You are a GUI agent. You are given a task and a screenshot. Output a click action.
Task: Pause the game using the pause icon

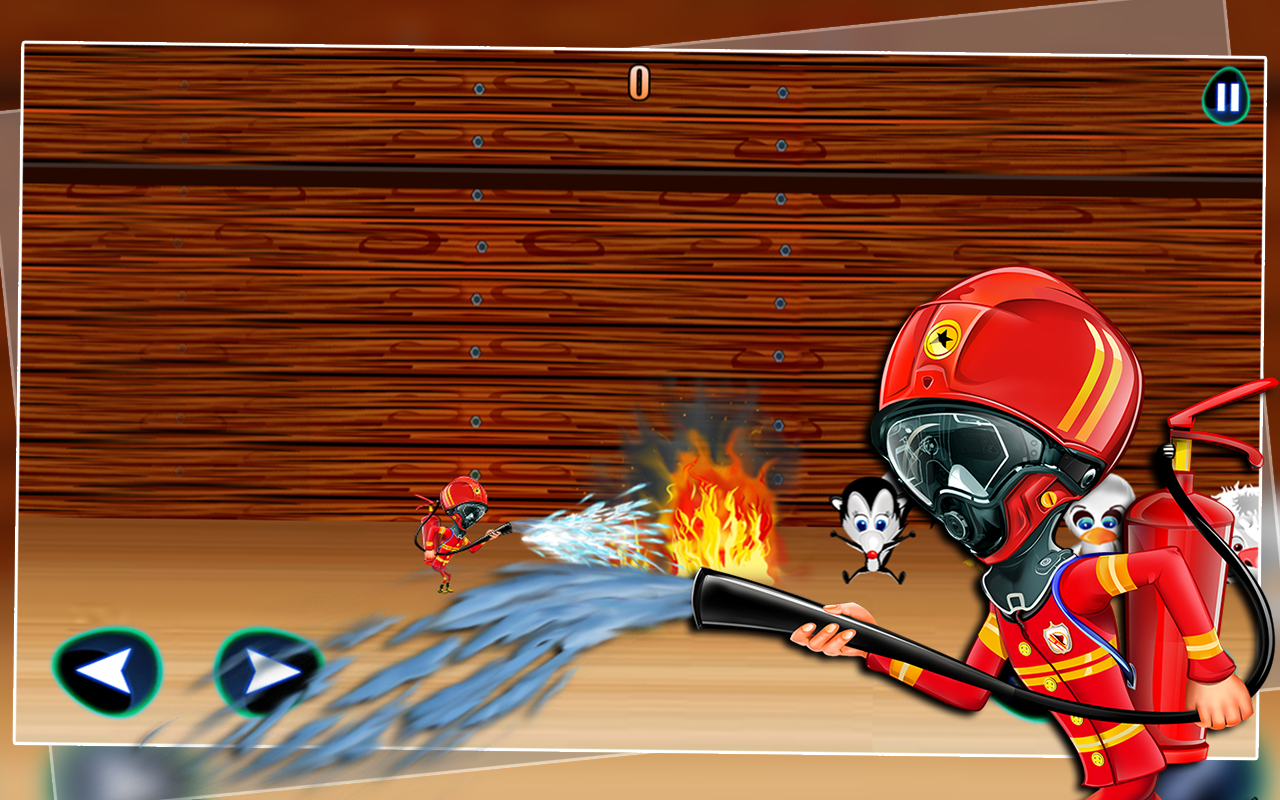(1224, 97)
